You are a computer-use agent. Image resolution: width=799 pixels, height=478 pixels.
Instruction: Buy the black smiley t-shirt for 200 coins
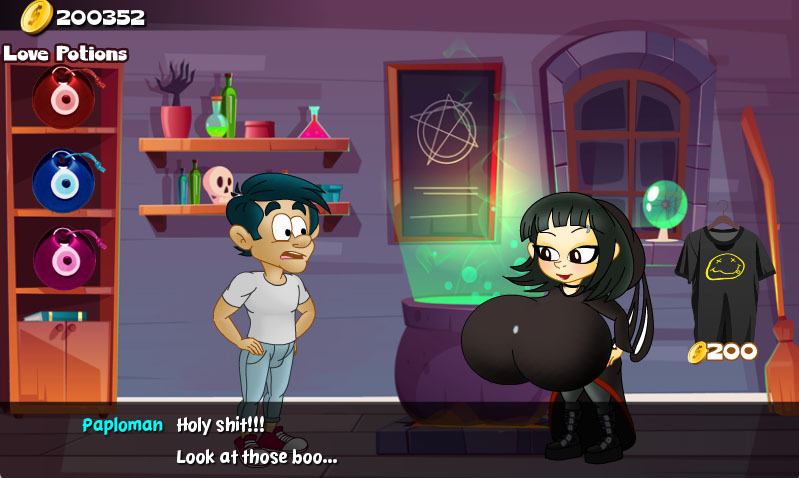pyautogui.click(x=723, y=272)
